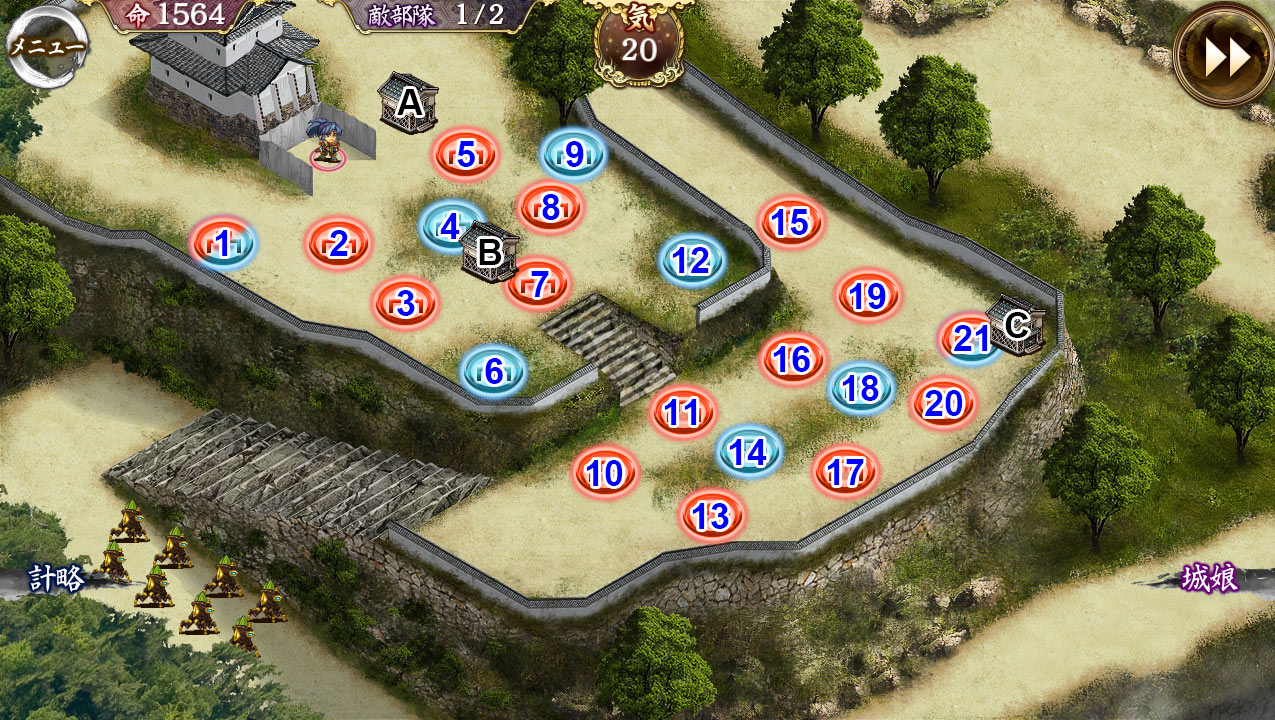Select red deployment slot 5
This screenshot has height=720, width=1275.
(x=465, y=155)
